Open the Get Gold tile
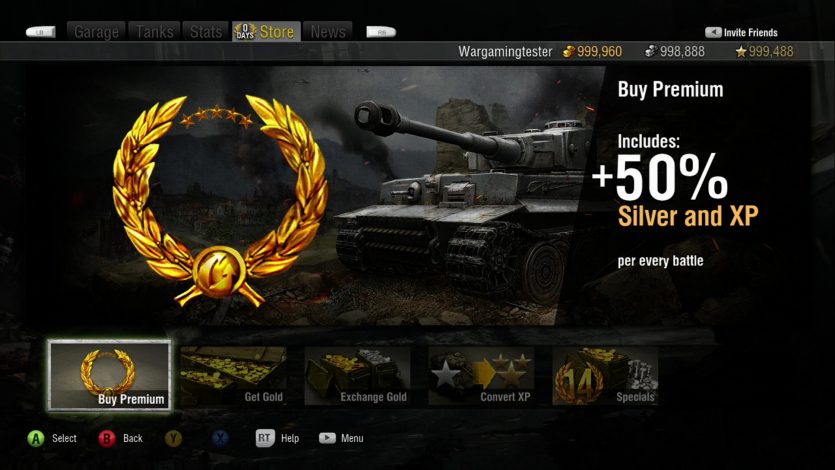Viewport: 835px width, 470px height. (x=234, y=376)
